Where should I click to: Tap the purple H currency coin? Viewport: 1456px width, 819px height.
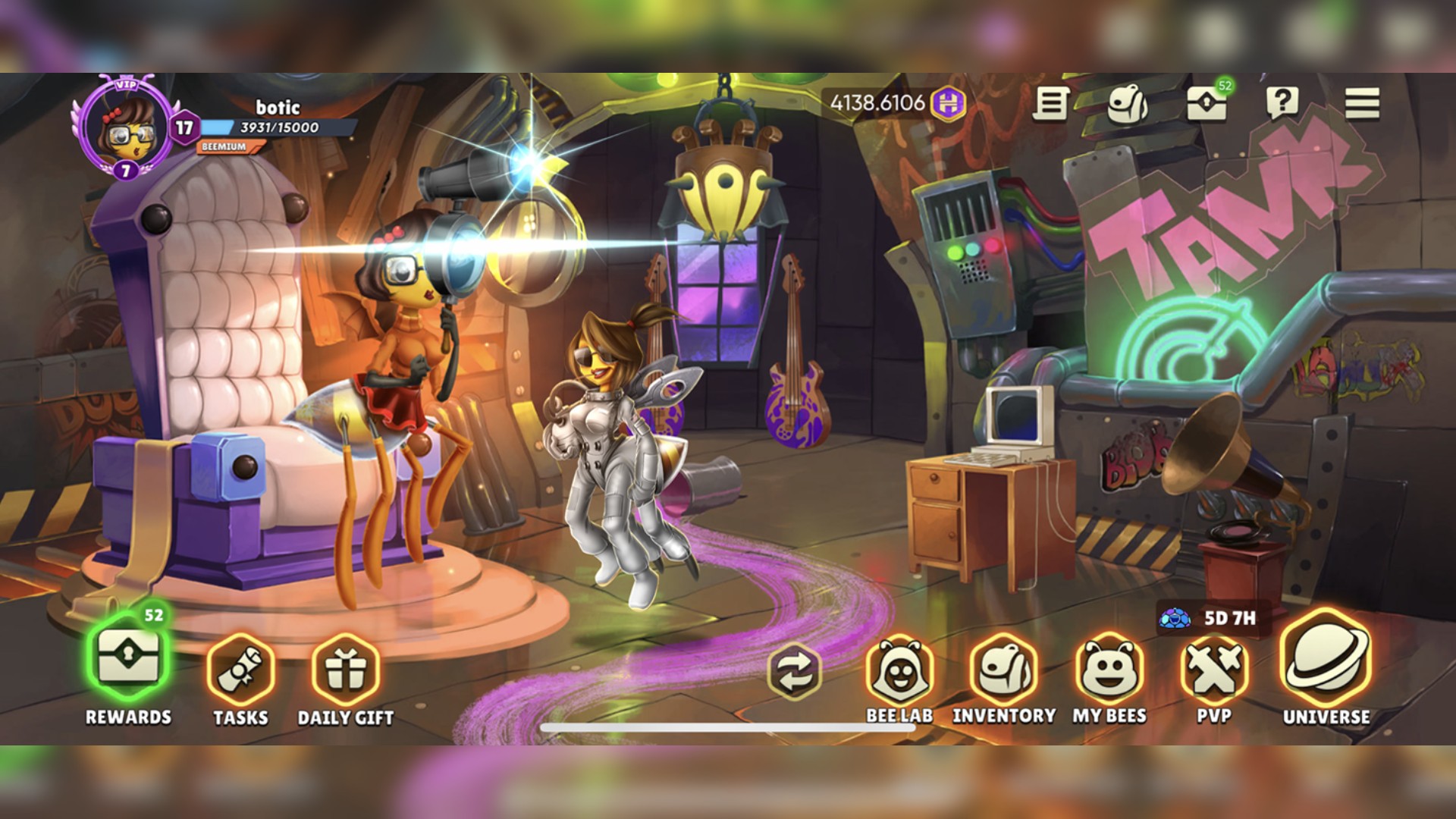[948, 102]
